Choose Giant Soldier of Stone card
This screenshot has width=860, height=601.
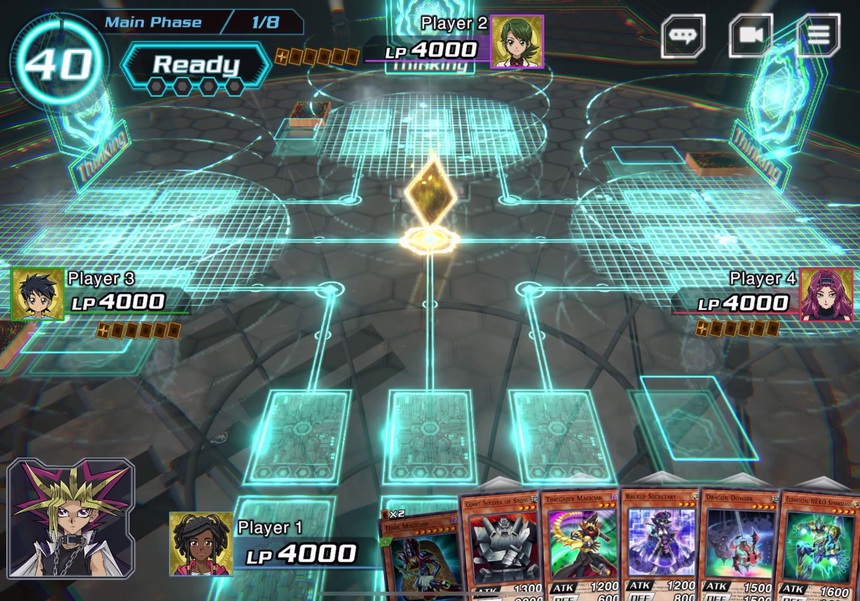501,545
